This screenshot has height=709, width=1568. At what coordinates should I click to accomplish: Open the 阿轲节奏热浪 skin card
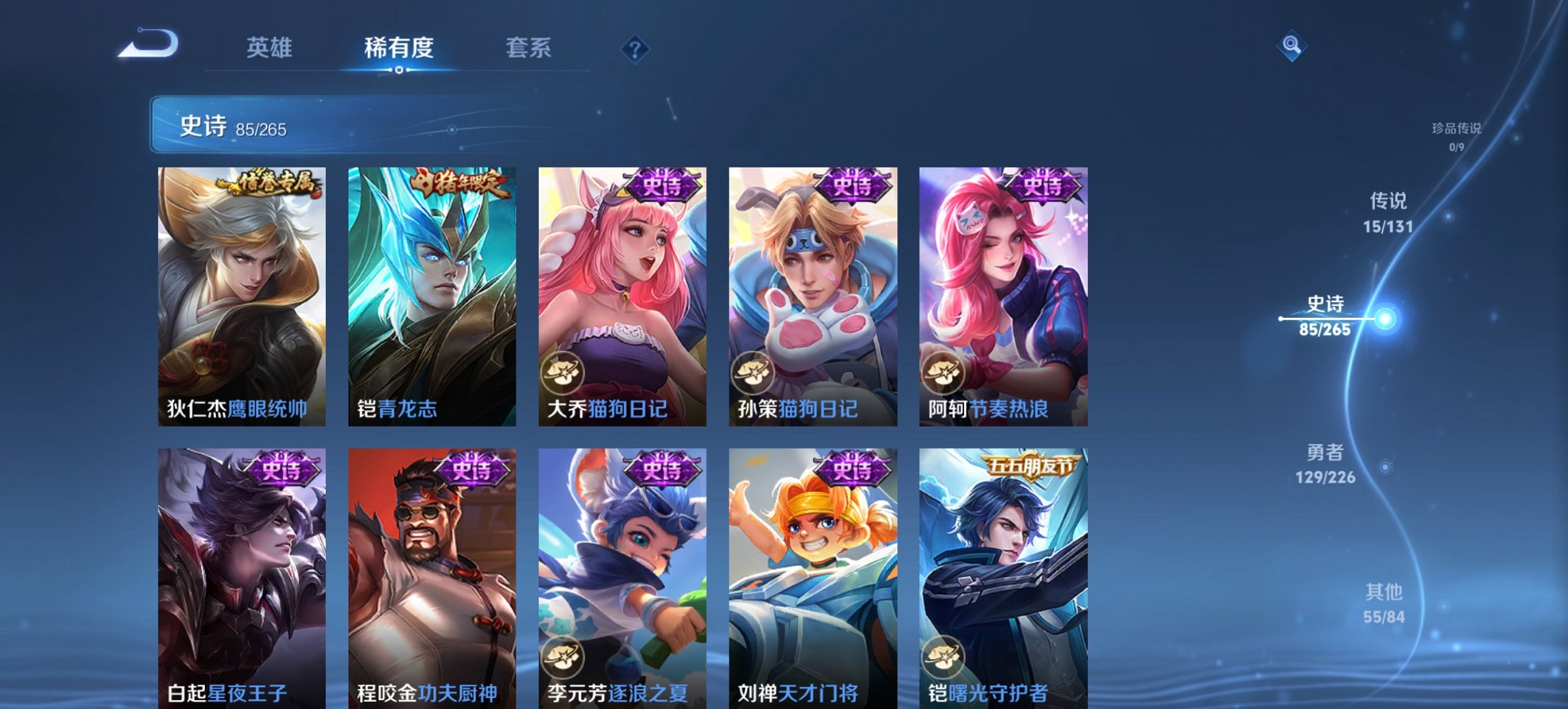pyautogui.click(x=1004, y=294)
